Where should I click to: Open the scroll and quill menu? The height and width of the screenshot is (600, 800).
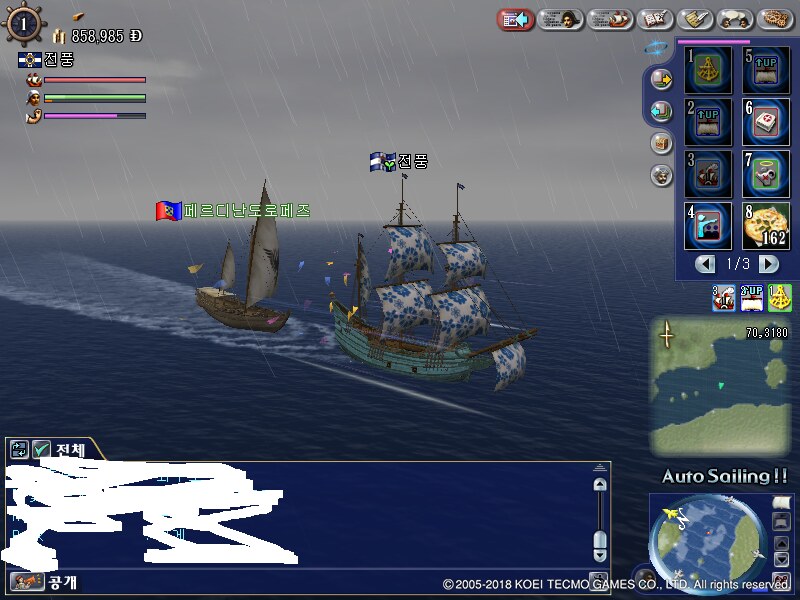pyautogui.click(x=696, y=19)
